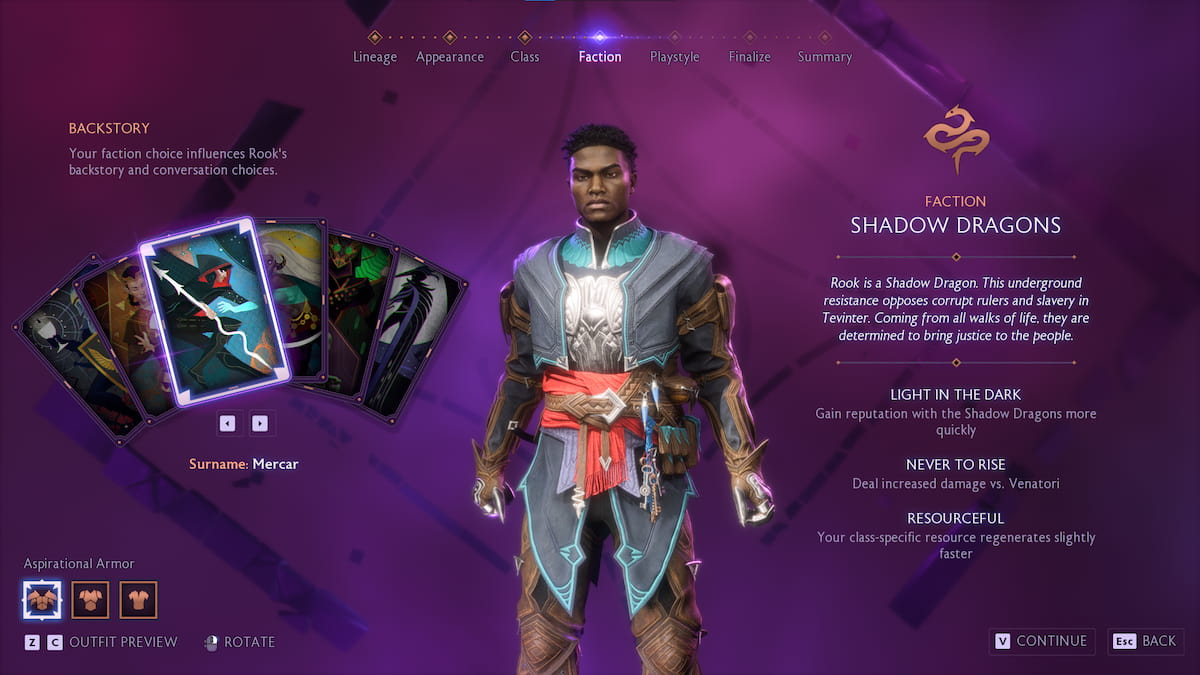Jump to the Playstyle step

tap(675, 56)
